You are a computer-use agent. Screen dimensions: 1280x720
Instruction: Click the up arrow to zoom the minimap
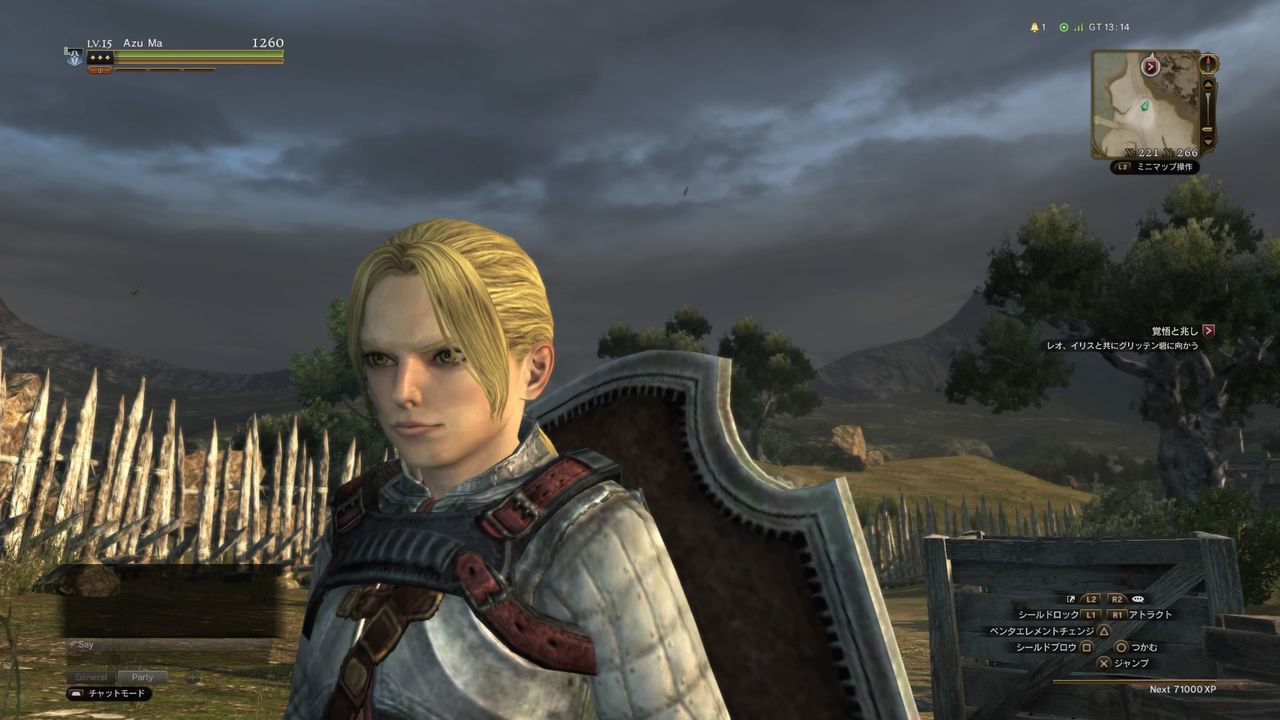point(1208,85)
